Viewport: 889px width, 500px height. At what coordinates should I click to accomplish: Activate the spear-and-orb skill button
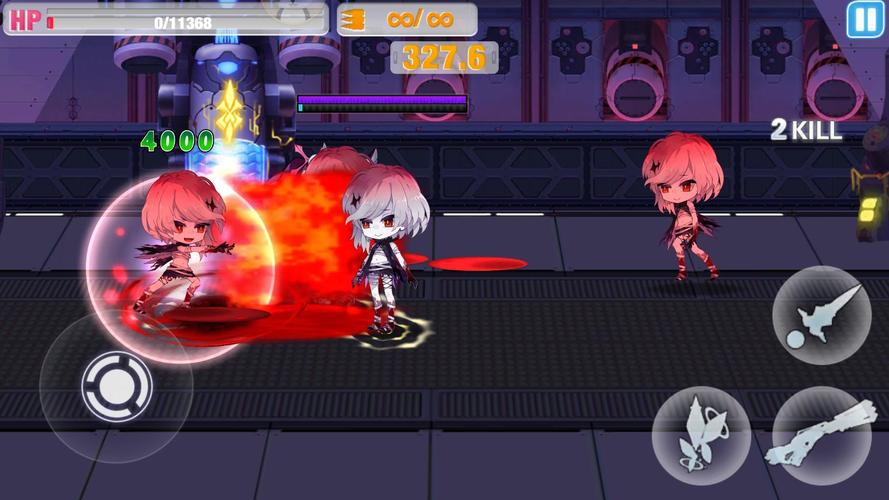point(821,315)
